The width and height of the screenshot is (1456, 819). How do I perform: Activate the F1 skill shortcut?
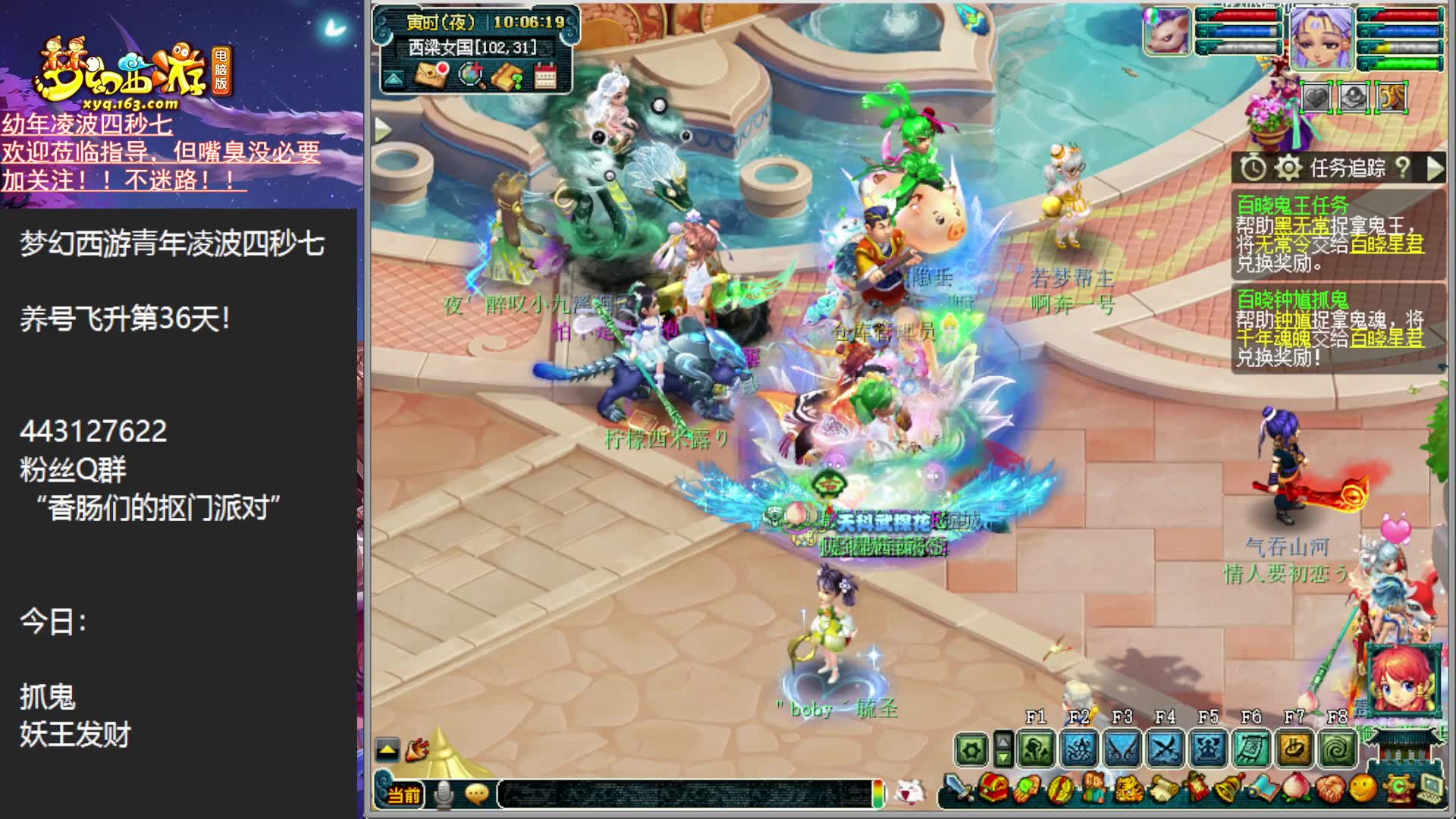[x=1036, y=749]
